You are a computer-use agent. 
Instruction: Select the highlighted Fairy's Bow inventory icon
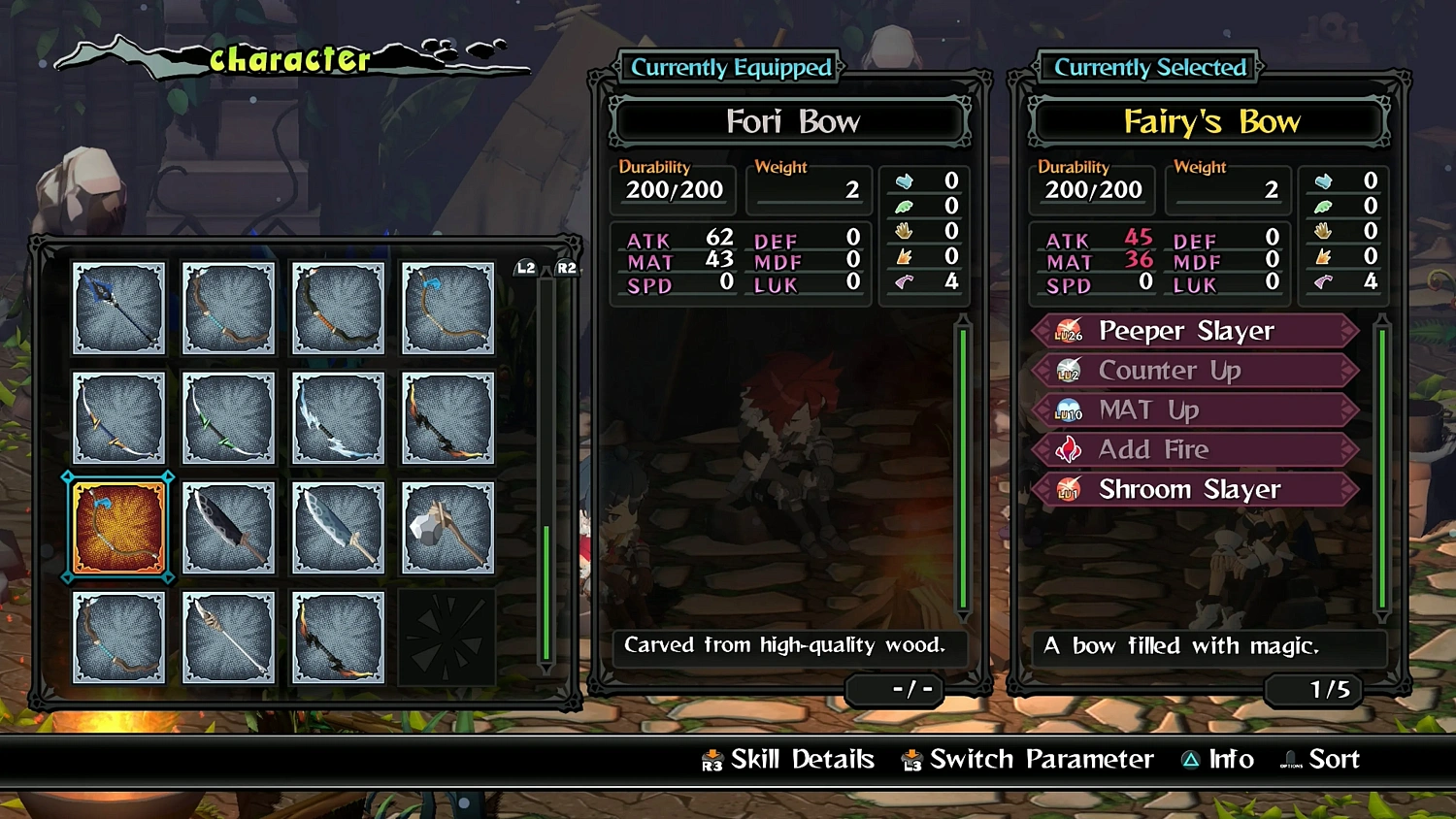[x=116, y=528]
